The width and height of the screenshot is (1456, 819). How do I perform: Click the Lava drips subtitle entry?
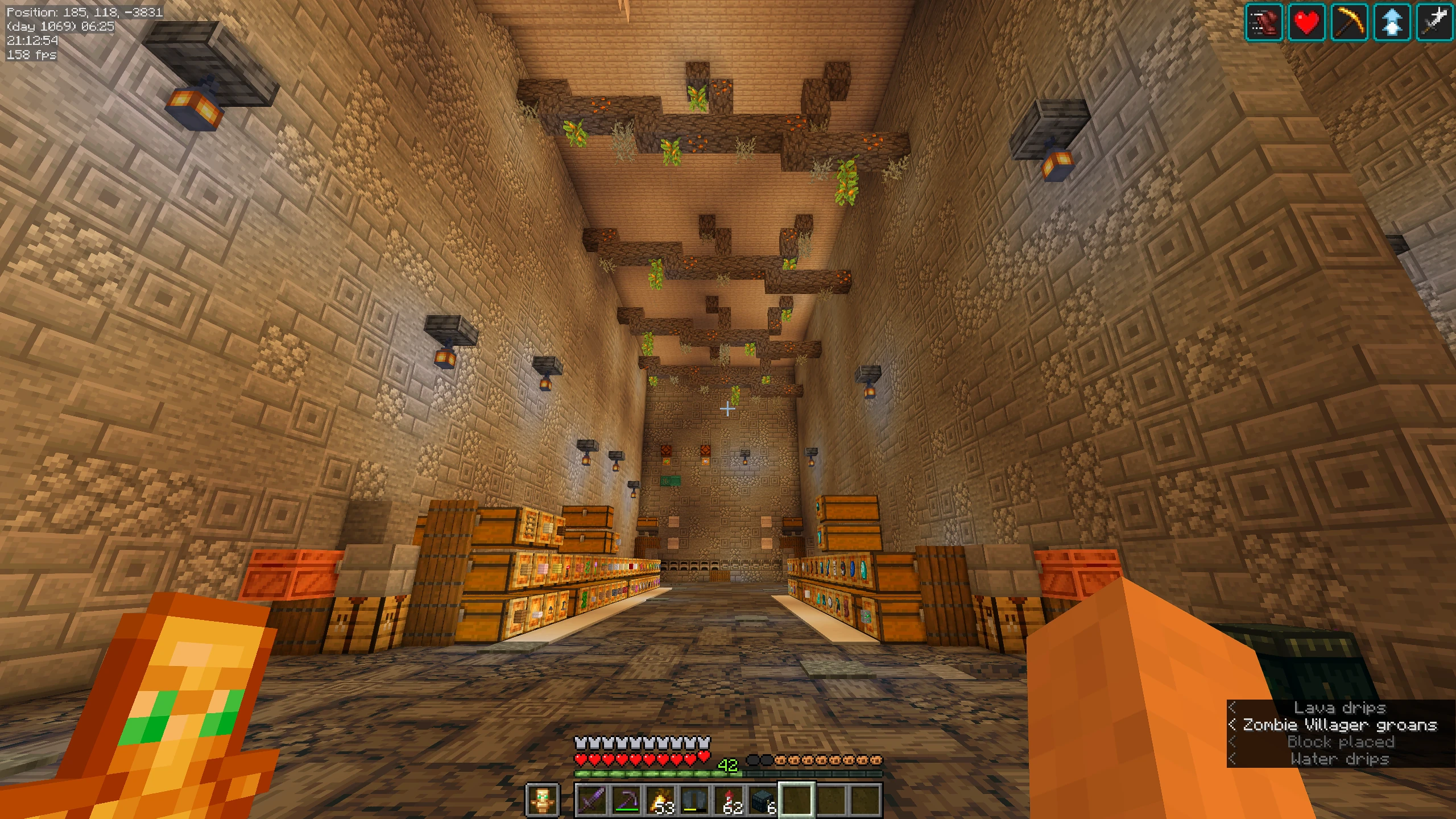[1339, 708]
